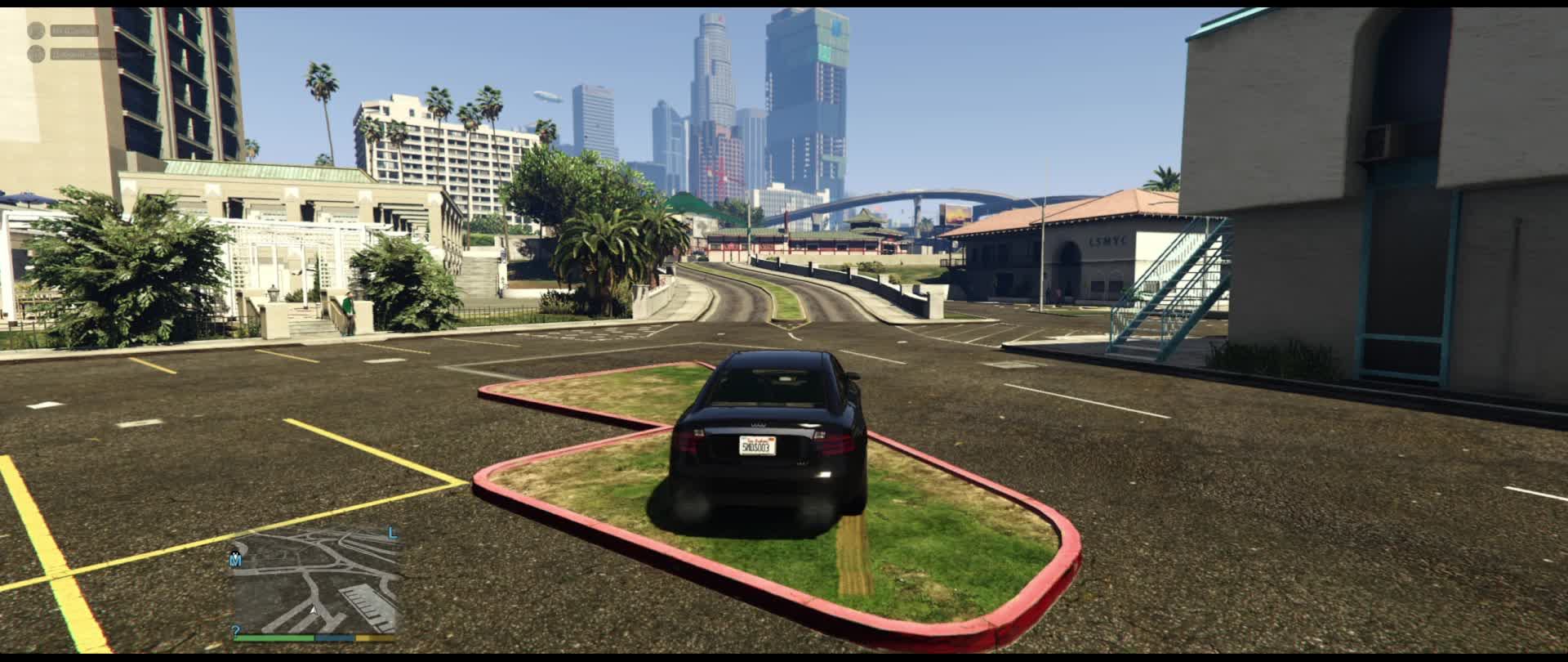1568x662 pixels.
Task: Click the uppermost notification banner text
Action: point(73,29)
